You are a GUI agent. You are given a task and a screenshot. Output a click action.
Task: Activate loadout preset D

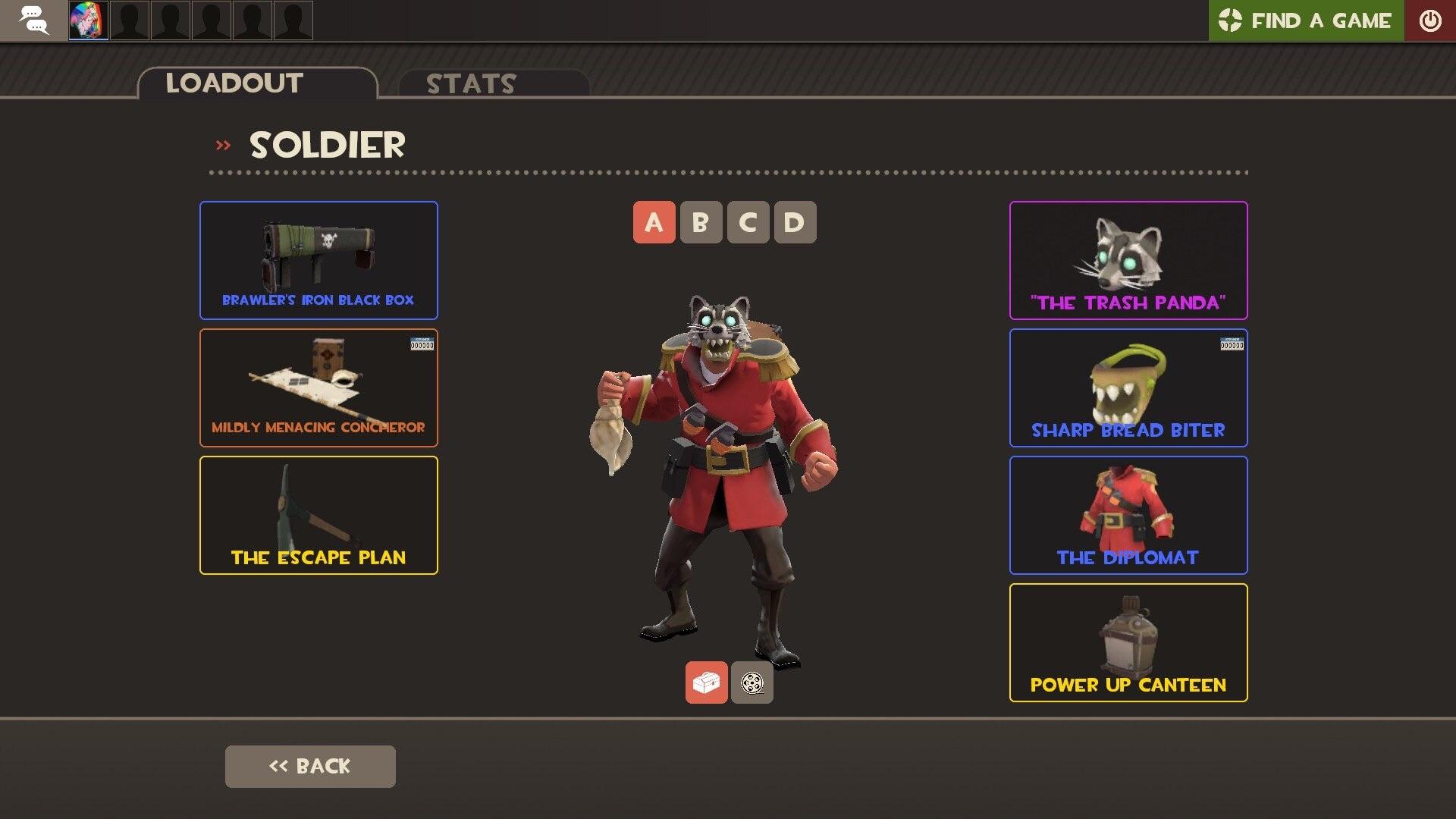coord(793,222)
